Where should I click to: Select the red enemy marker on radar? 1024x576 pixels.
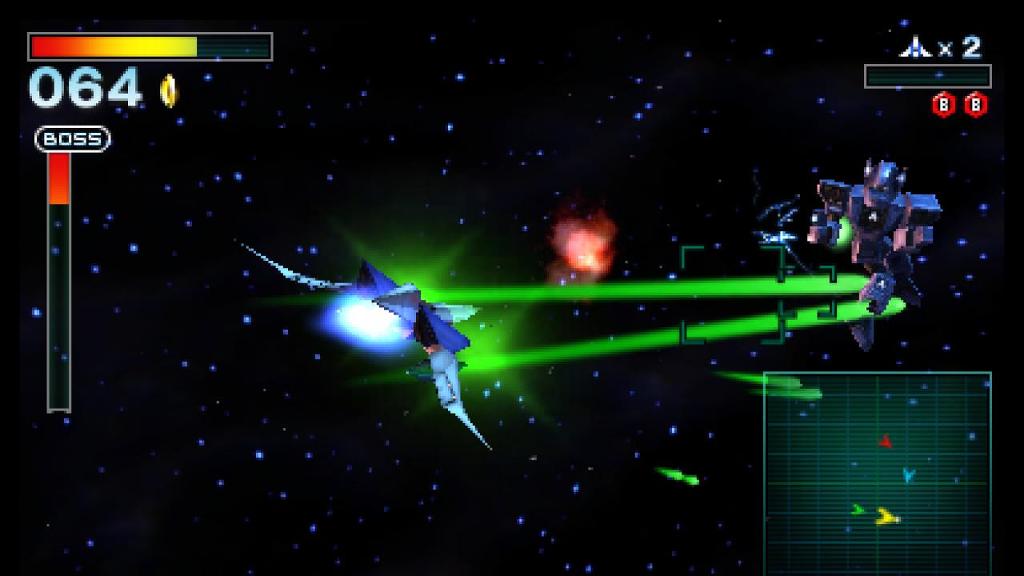click(885, 440)
